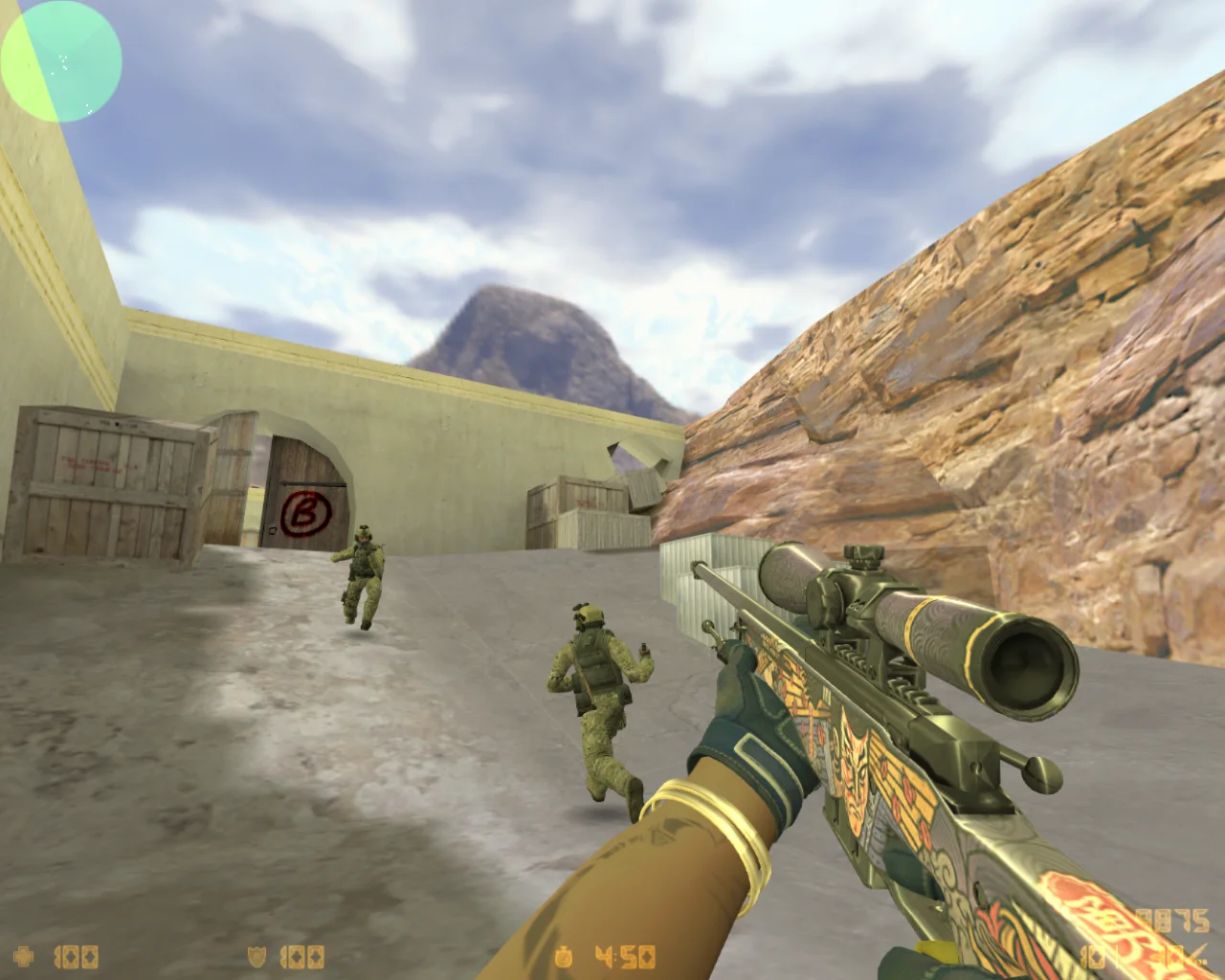Click the circular green radar

[61, 61]
